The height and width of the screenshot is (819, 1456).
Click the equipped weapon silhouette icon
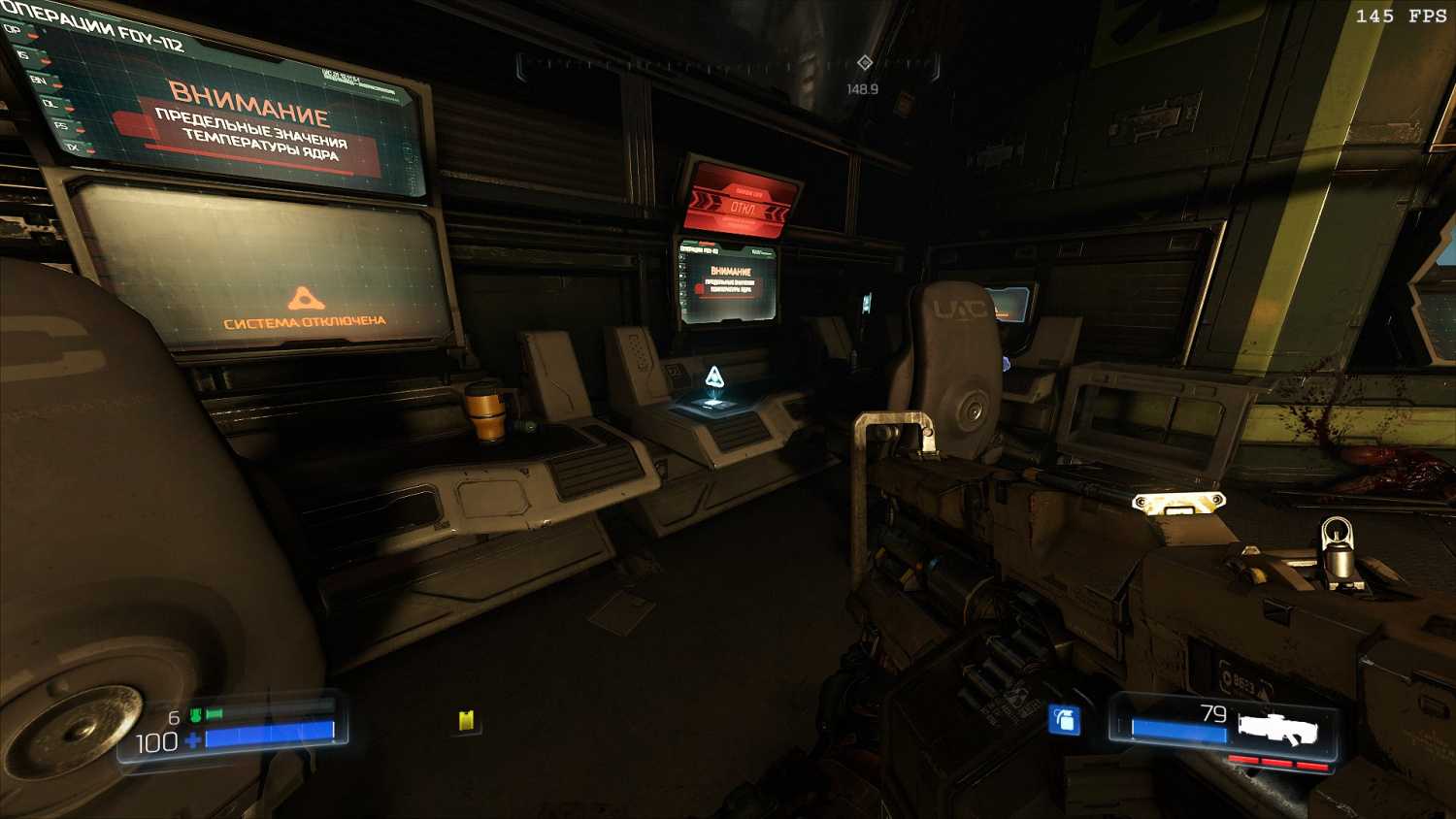point(1278,729)
